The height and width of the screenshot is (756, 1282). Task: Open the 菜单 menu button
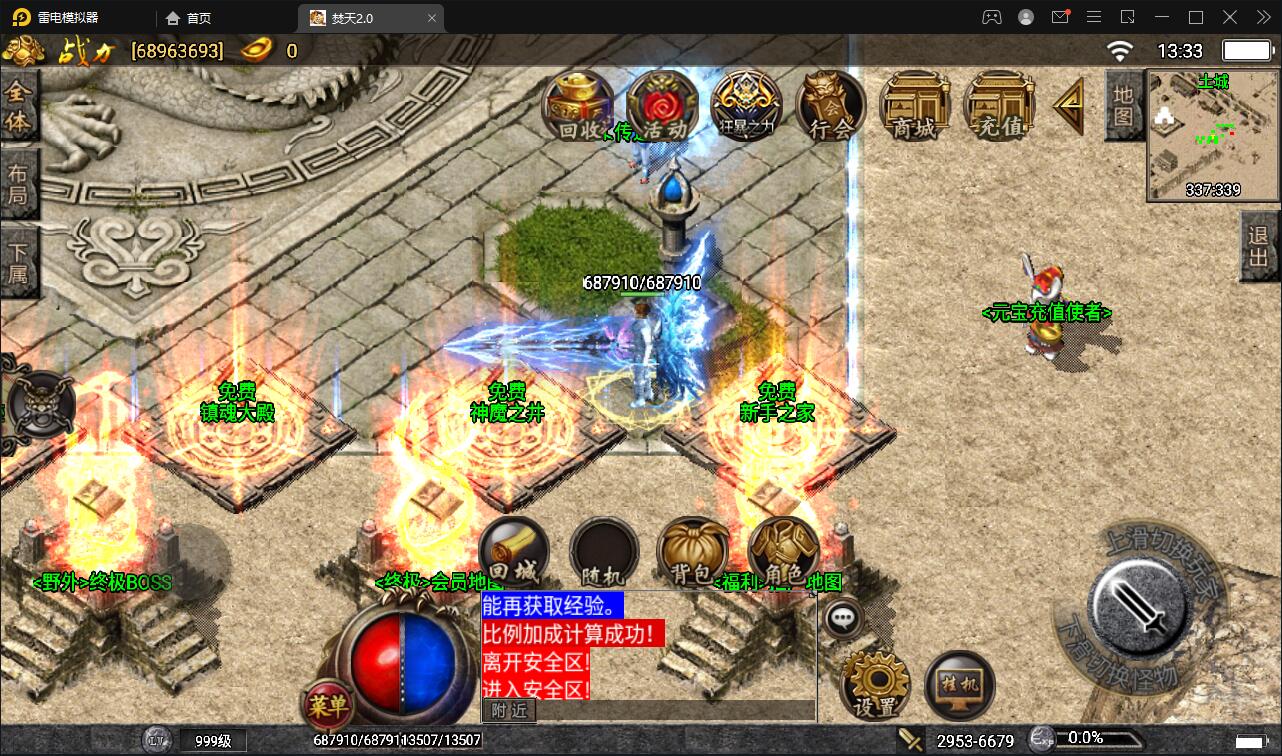(x=327, y=705)
